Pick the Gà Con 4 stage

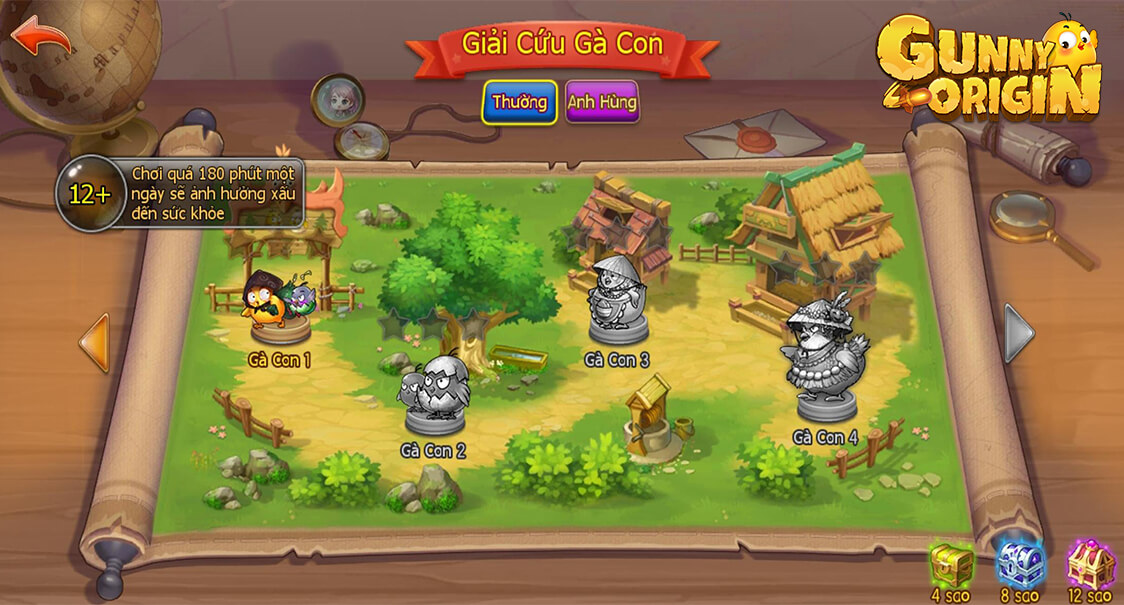(x=826, y=360)
